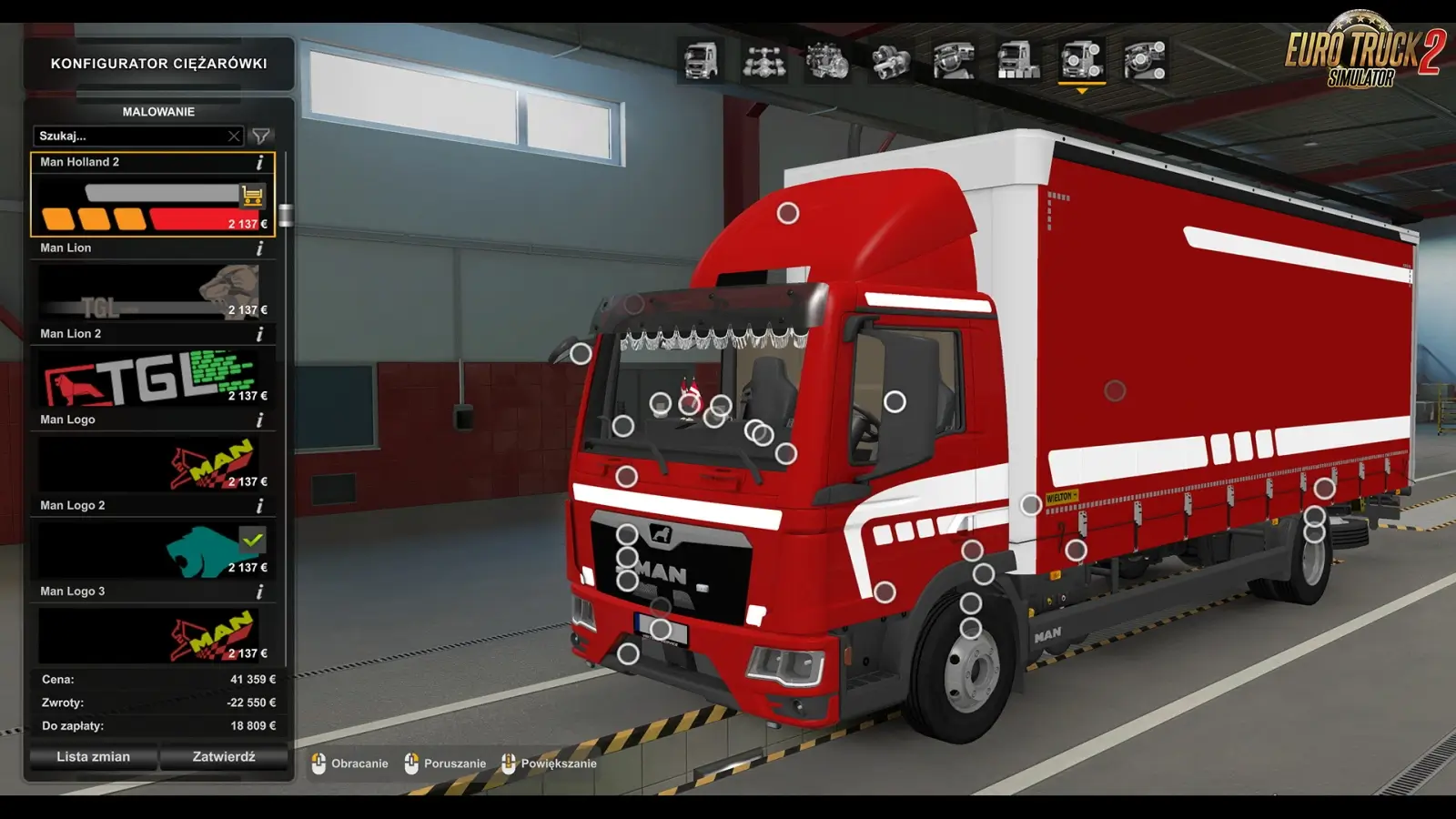The width and height of the screenshot is (1456, 819).
Task: Select the transmission configuration icon
Action: tap(889, 58)
